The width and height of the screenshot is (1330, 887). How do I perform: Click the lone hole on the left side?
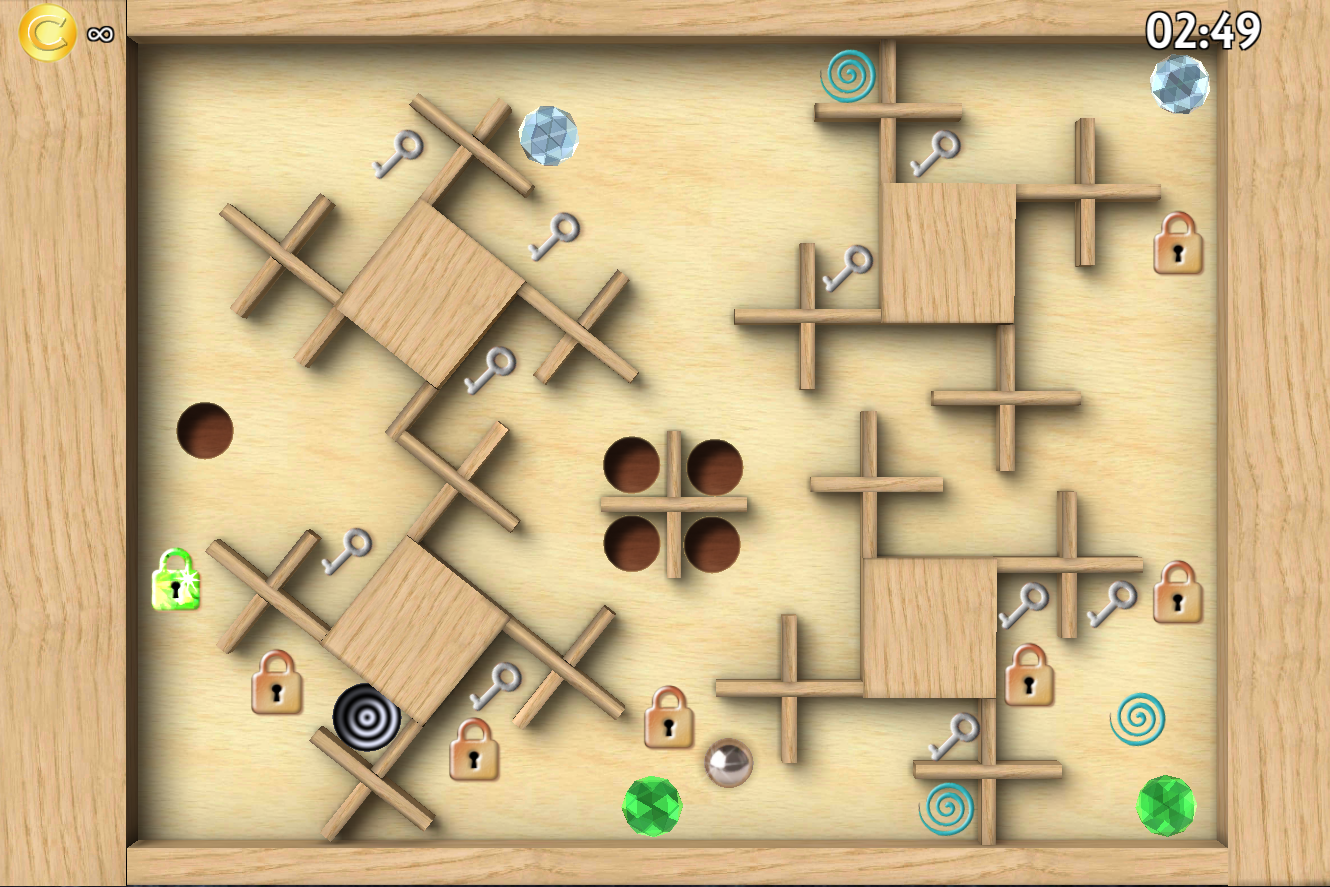pyautogui.click(x=204, y=430)
